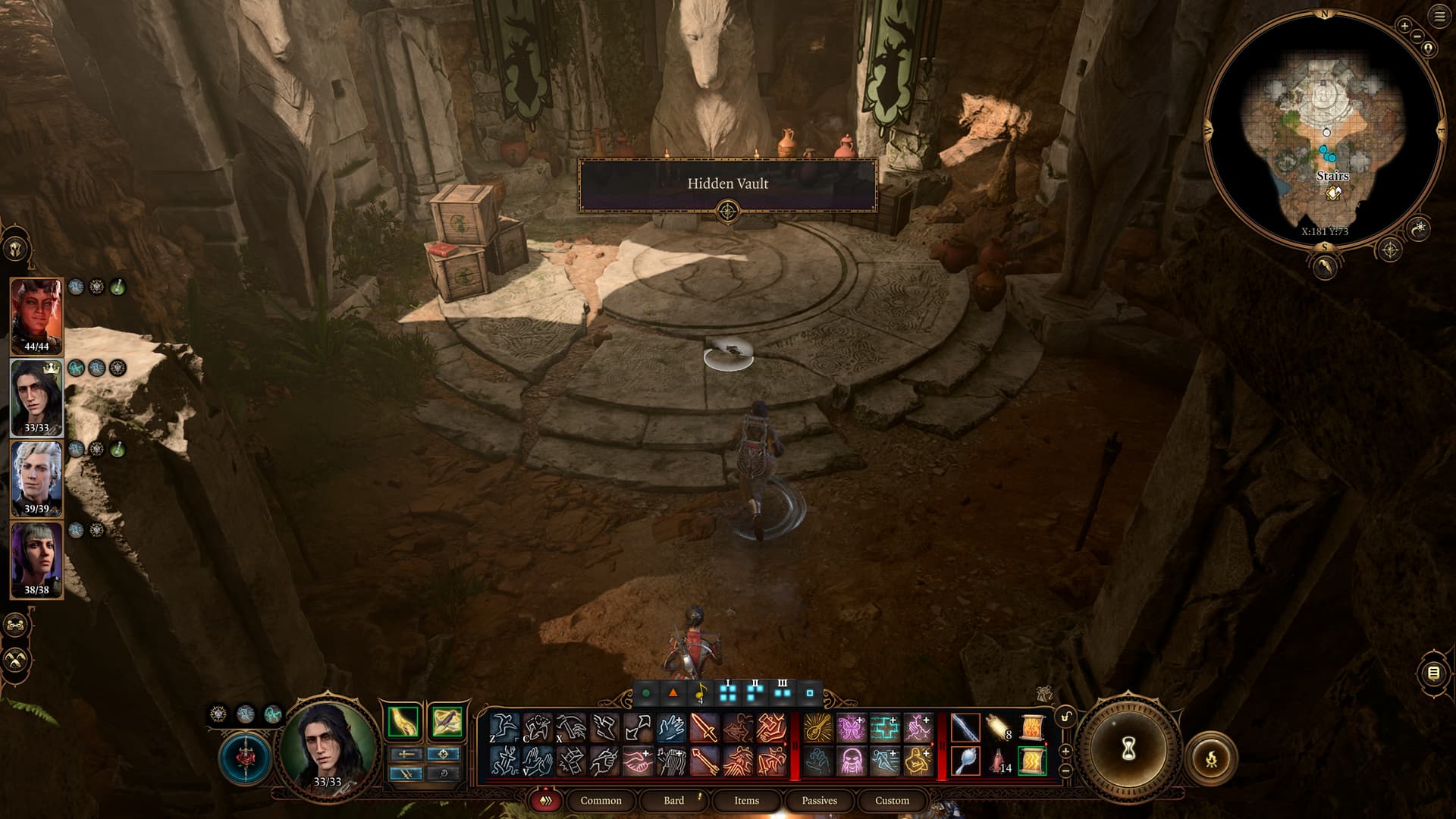Open the campfire rest button
1456x819 pixels.
pyautogui.click(x=1211, y=758)
